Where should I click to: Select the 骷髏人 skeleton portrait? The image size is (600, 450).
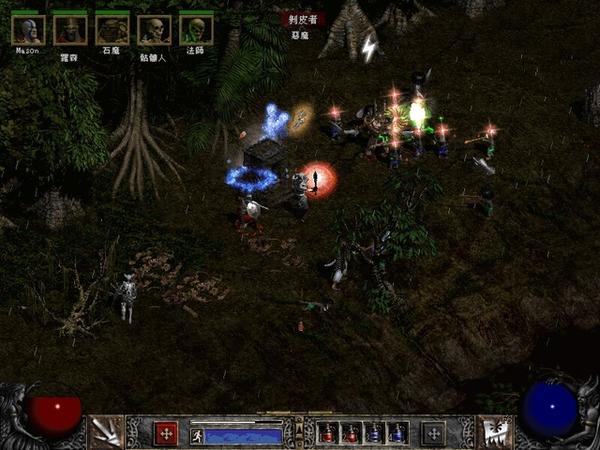[x=153, y=30]
